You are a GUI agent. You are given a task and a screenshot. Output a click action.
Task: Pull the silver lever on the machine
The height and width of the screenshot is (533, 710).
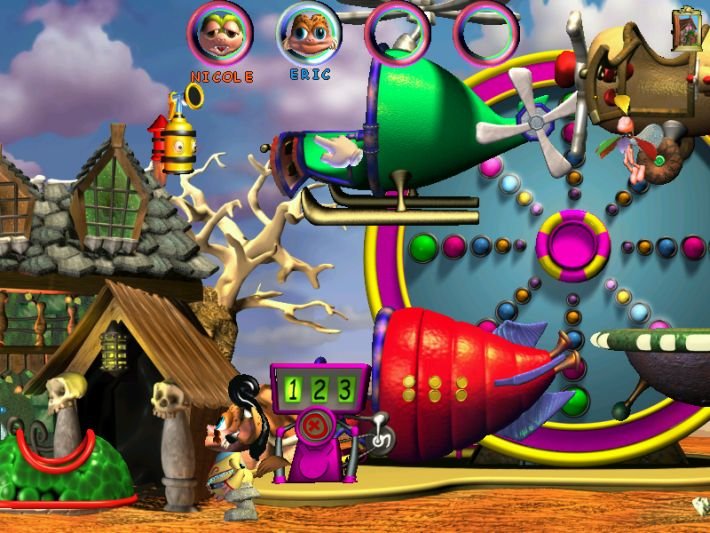point(381,438)
